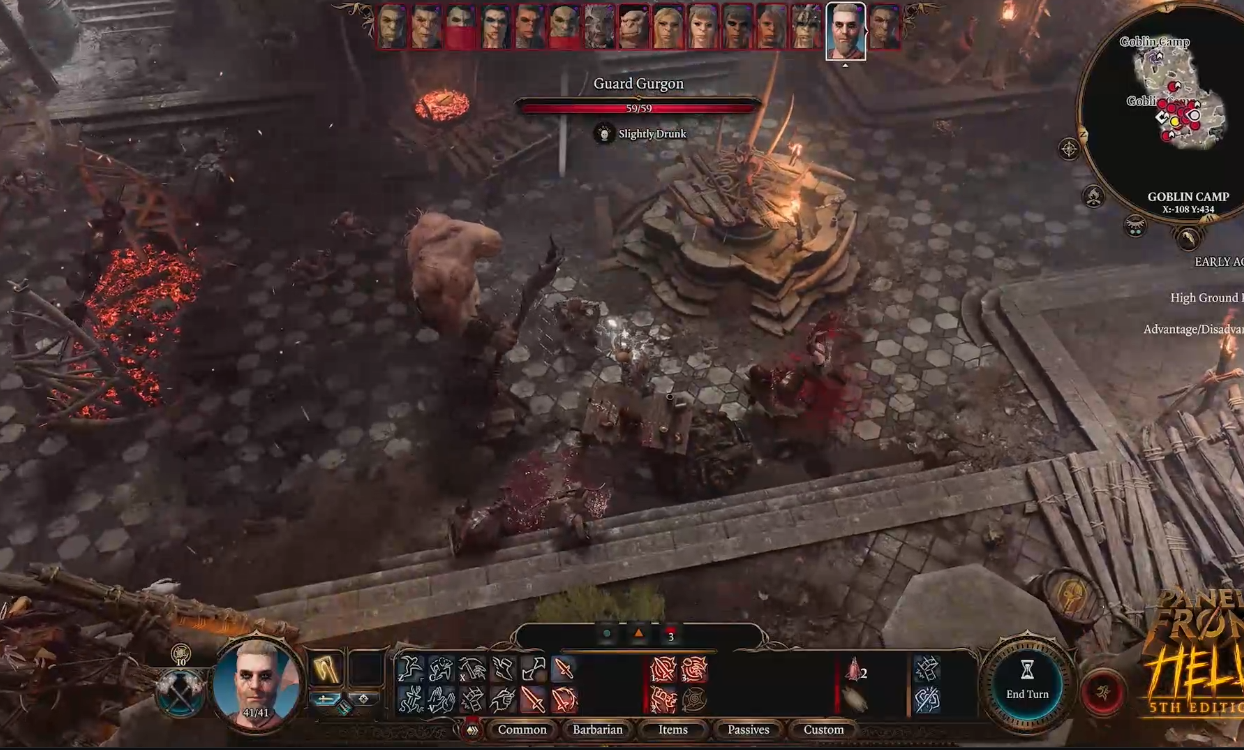Select the active bearded portrait in turn order

coord(845,31)
